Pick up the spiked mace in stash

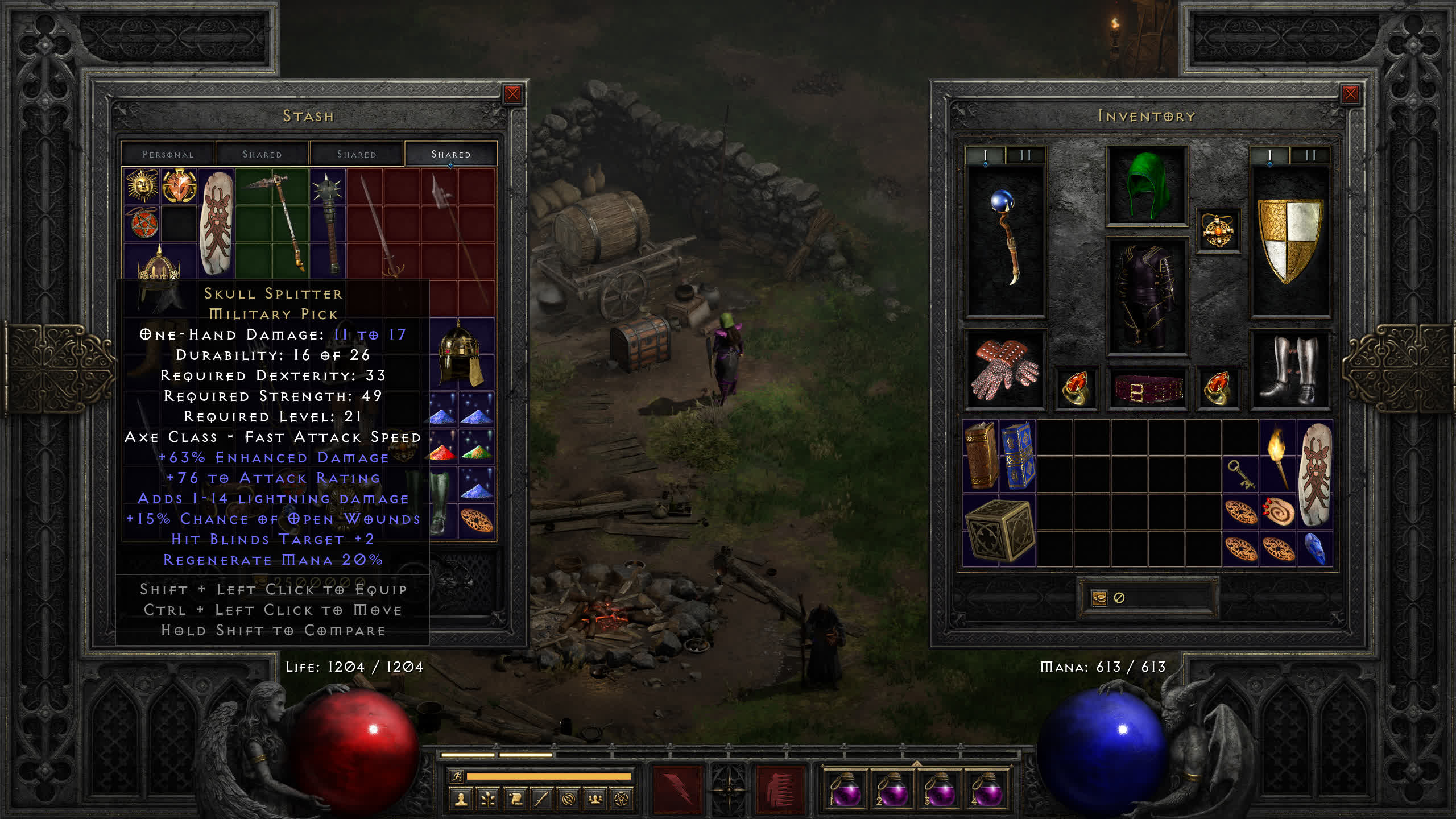tap(328, 223)
